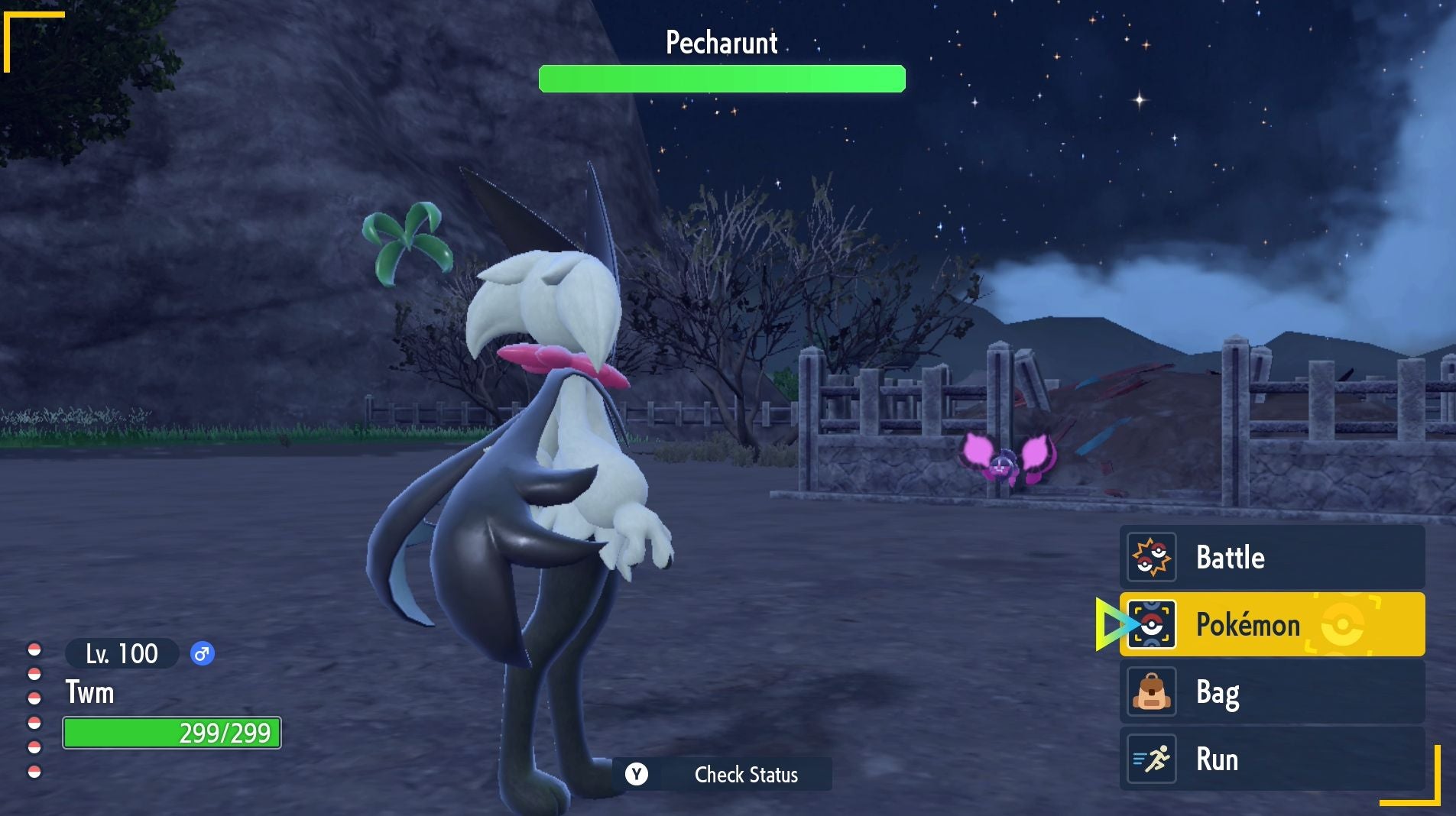Expand the highlighted Pokémon menu entry
This screenshot has height=816, width=1456.
tap(1273, 624)
